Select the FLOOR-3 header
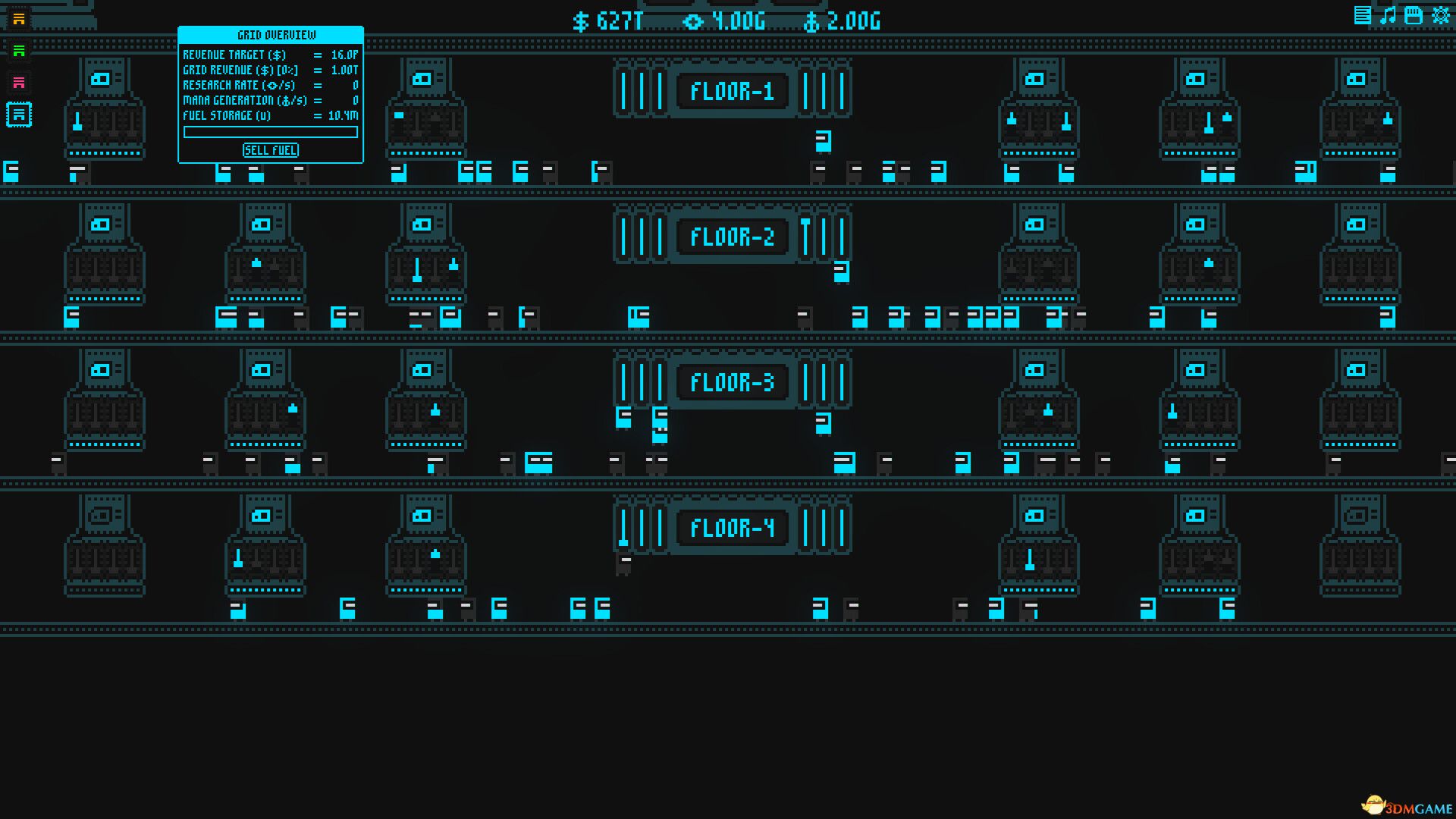1456x819 pixels. click(733, 383)
